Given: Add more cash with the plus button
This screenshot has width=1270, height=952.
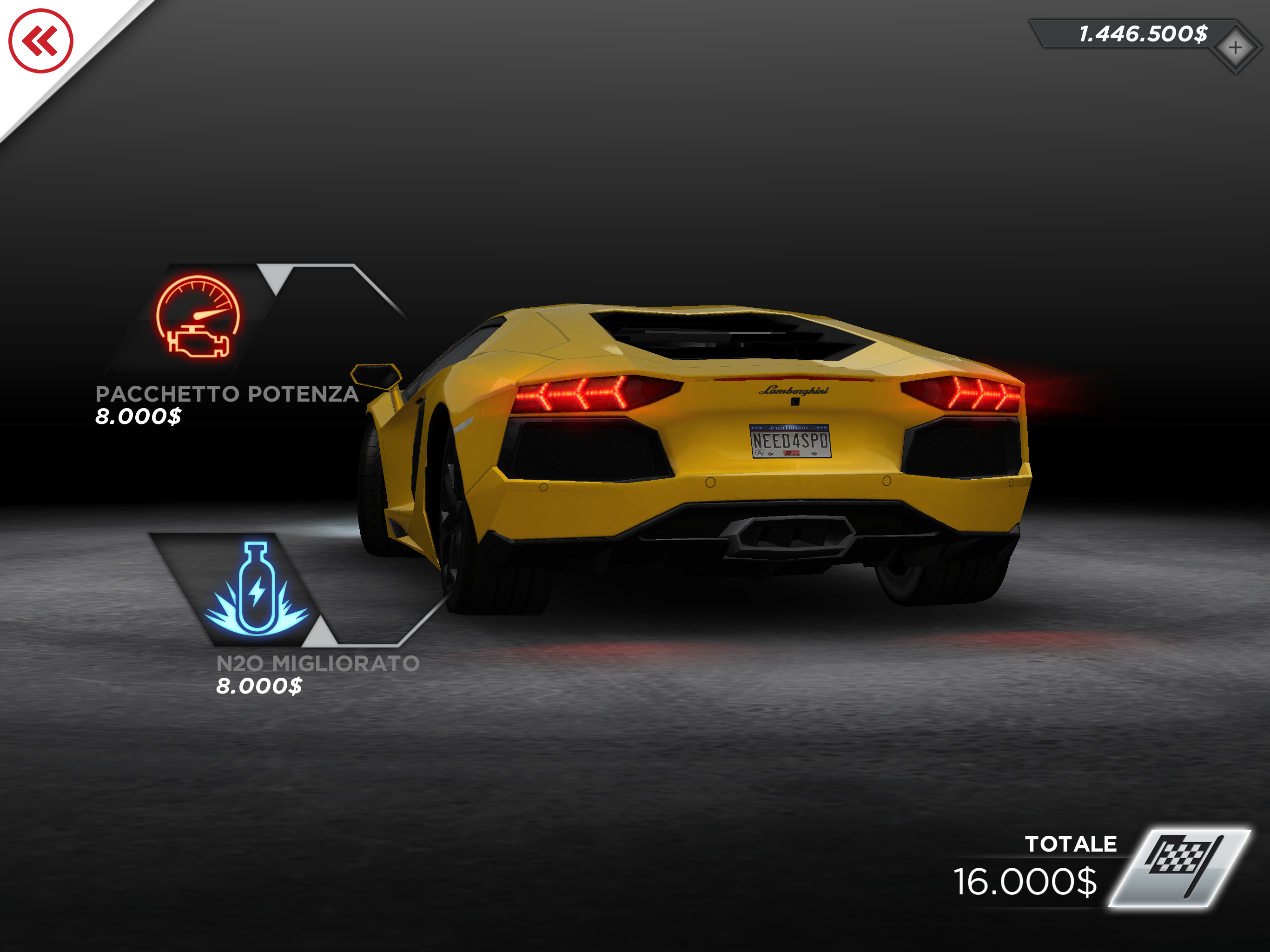Looking at the screenshot, I should coord(1235,48).
